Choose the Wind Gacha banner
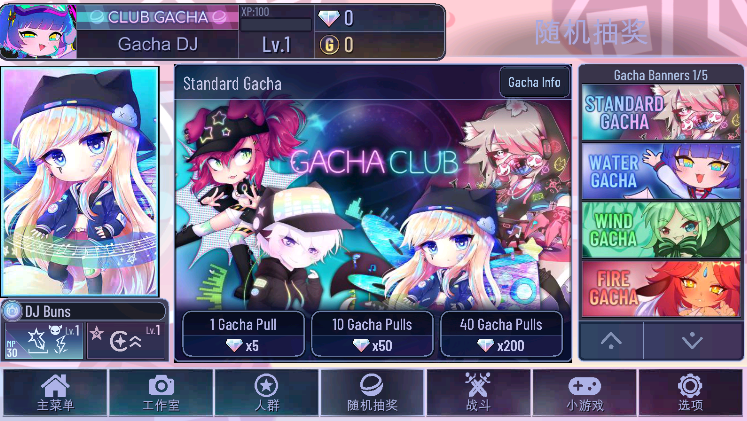The image size is (747, 421). pyautogui.click(x=659, y=229)
